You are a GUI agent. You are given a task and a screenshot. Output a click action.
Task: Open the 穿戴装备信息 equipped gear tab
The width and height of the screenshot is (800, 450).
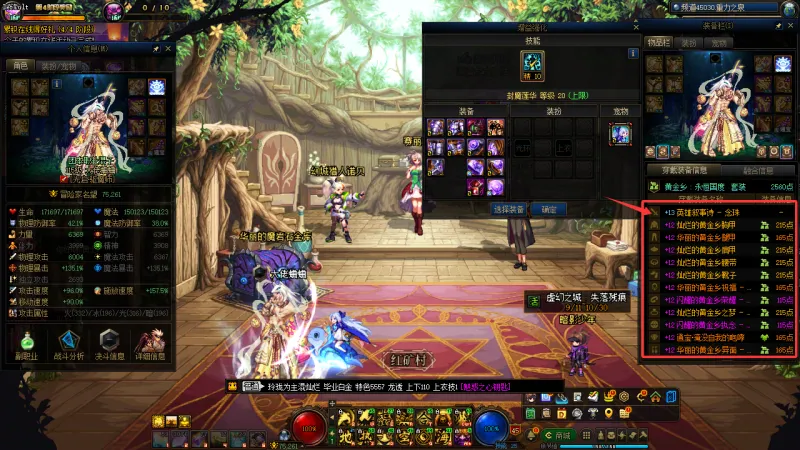[x=680, y=171]
